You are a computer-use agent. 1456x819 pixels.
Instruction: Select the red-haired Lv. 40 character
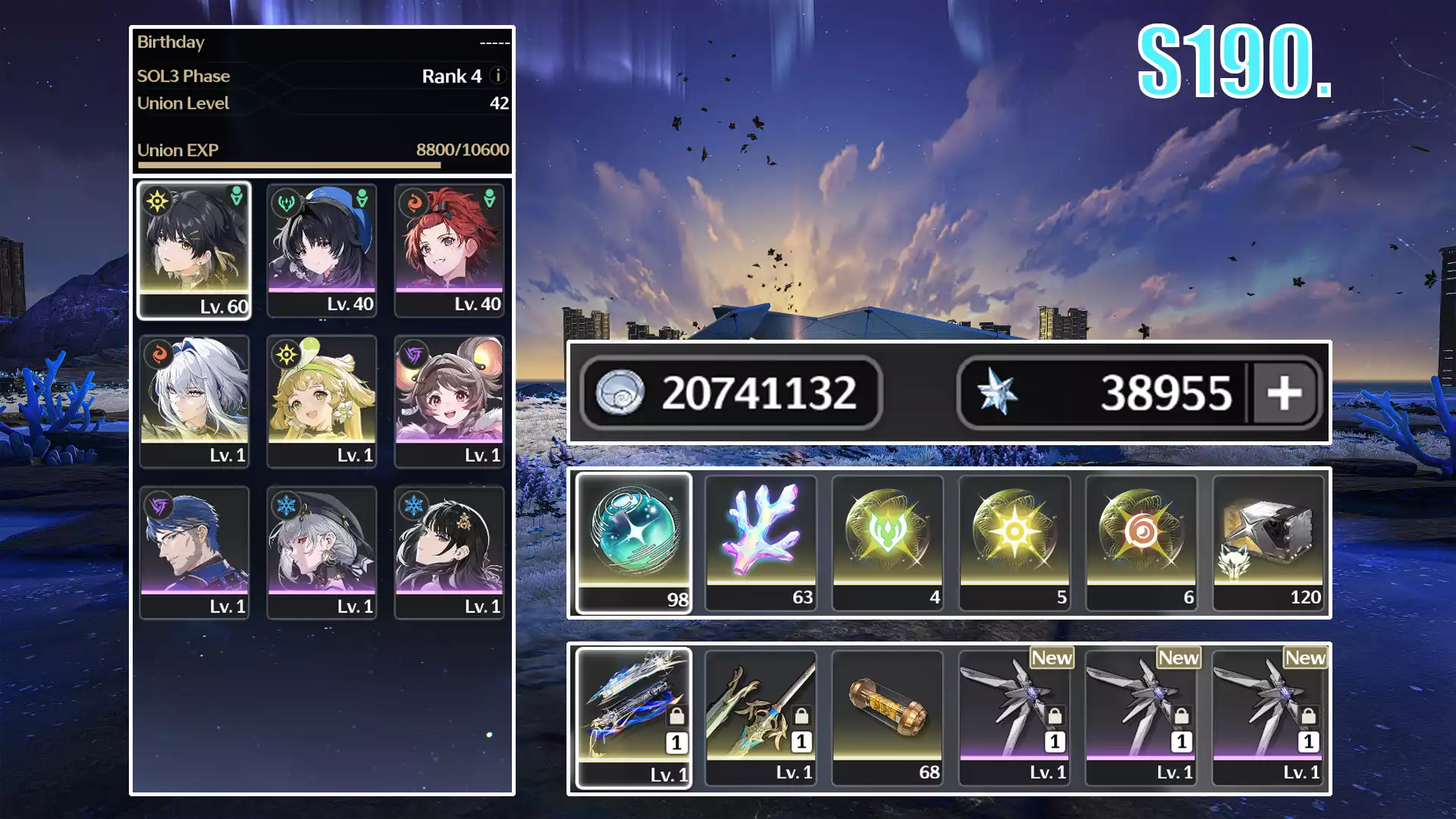449,250
